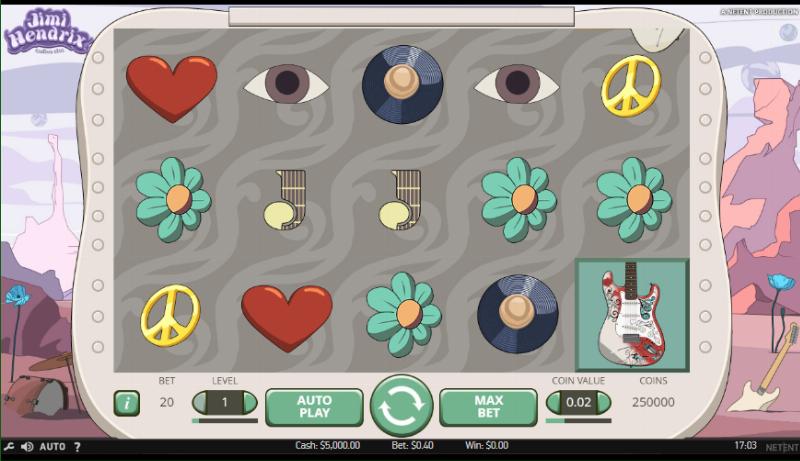Image resolution: width=800 pixels, height=461 pixels.
Task: Open help with the question mark icon
Action: click(78, 446)
